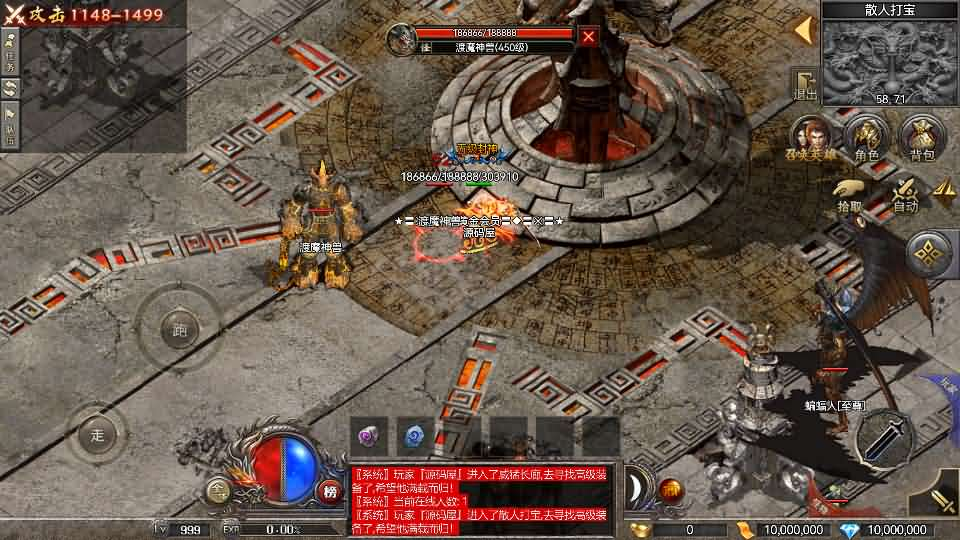Close the selected target panel with the red X
The height and width of the screenshot is (540, 960).
pyautogui.click(x=589, y=37)
